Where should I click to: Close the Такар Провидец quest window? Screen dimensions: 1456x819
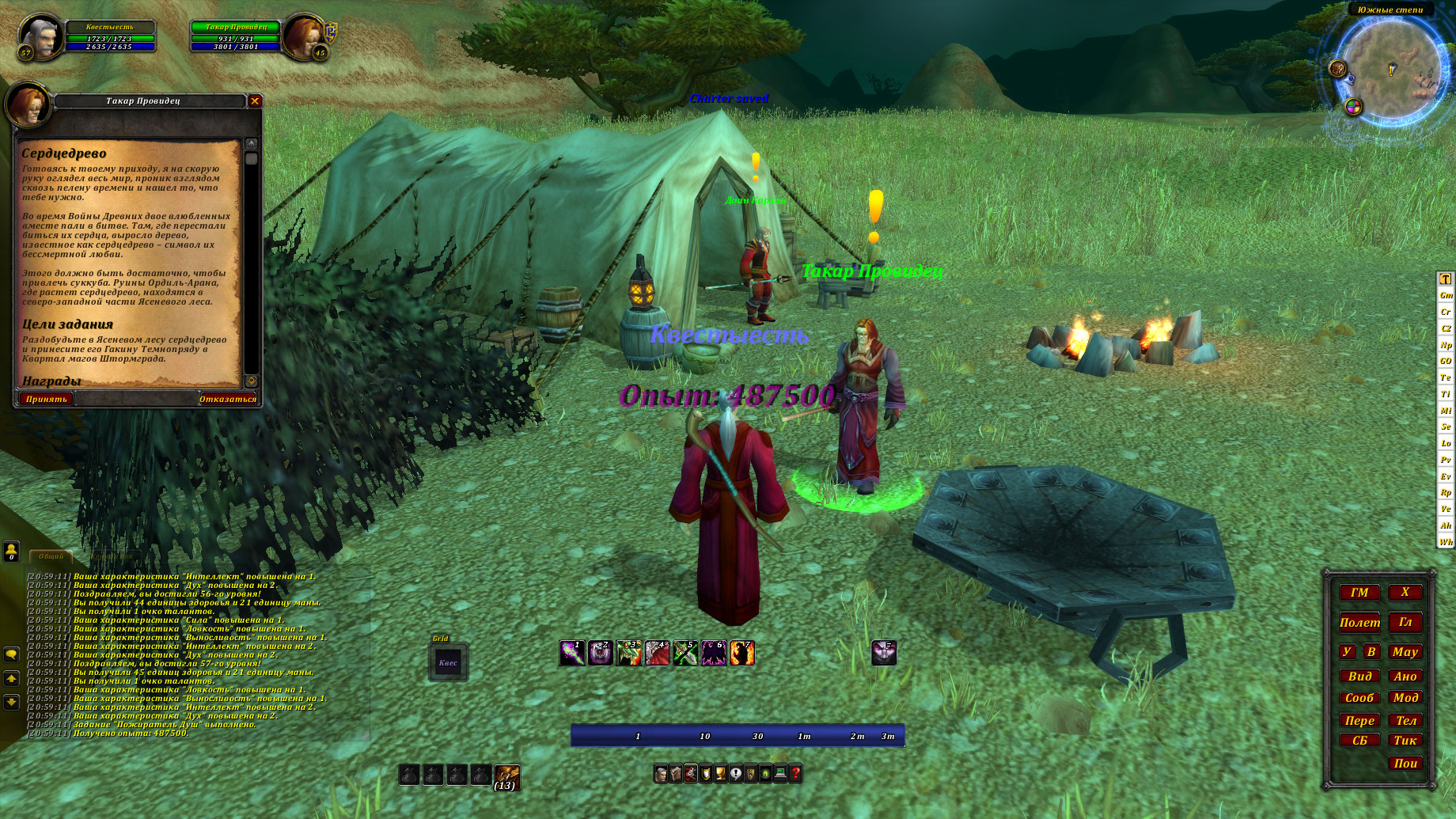pyautogui.click(x=255, y=100)
